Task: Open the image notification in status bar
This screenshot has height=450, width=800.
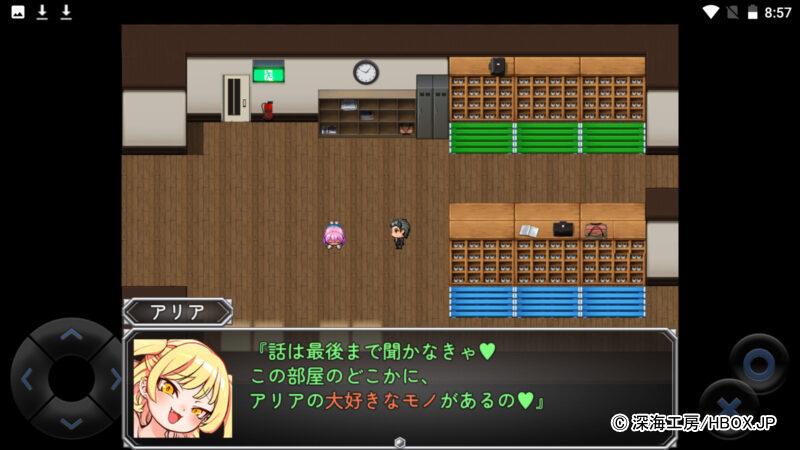Action: click(18, 12)
